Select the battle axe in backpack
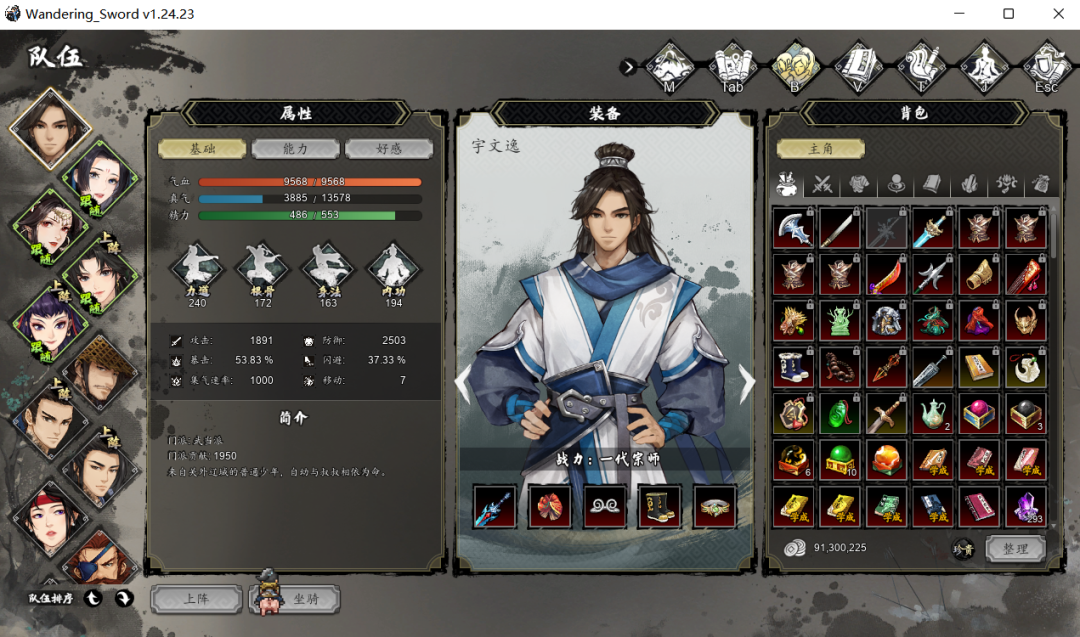Screen dimensions: 1080x637 793,228
